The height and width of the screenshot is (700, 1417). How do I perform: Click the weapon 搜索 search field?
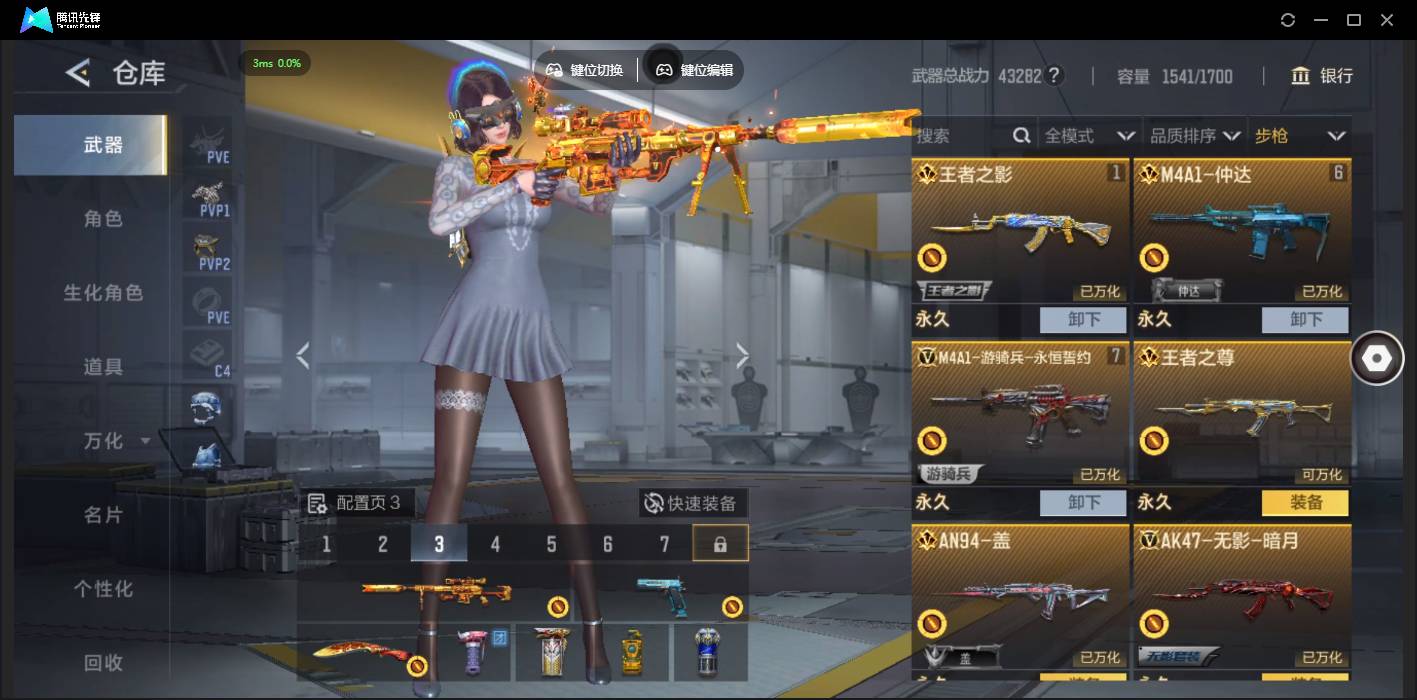962,136
